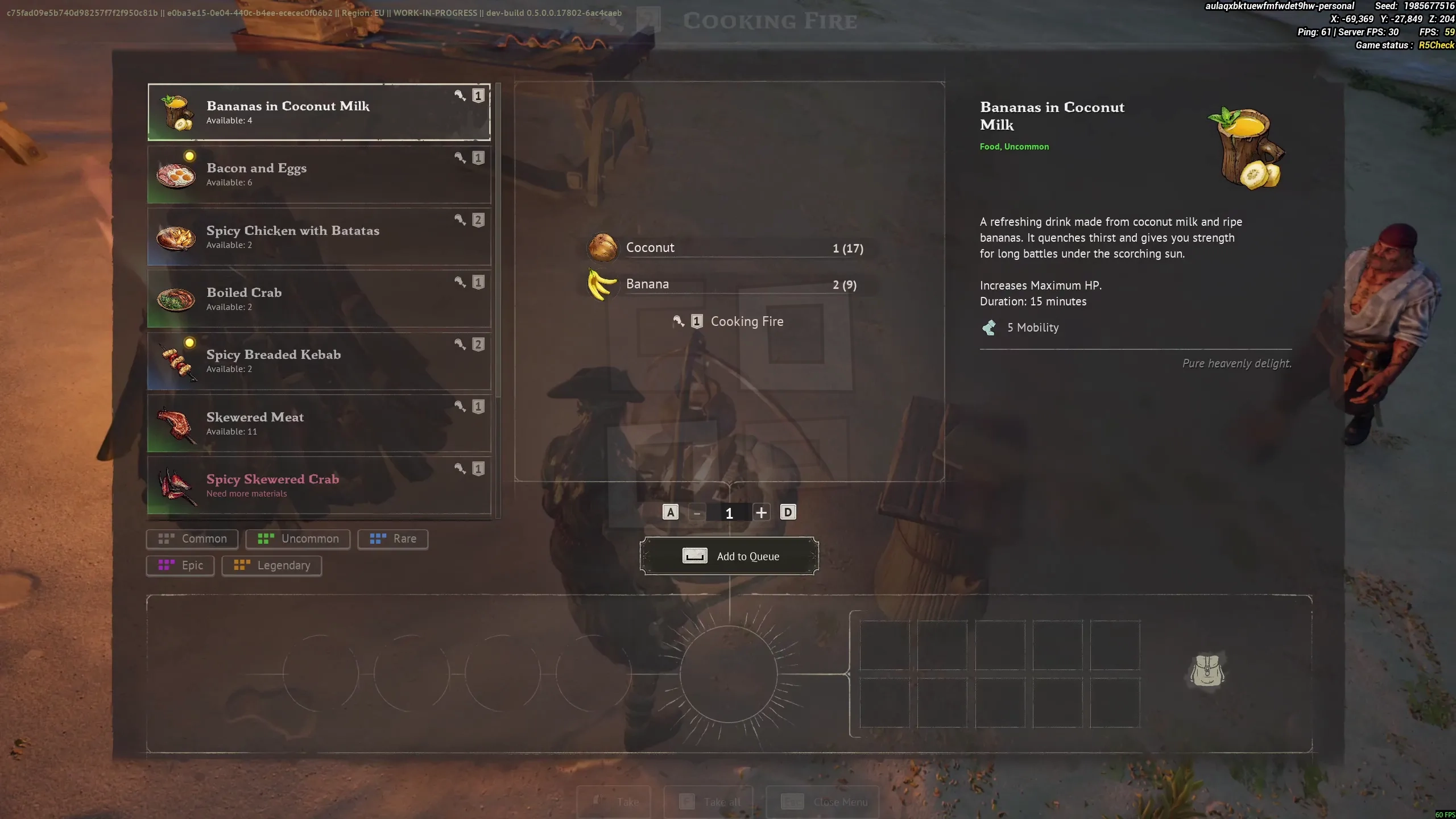
Task: Select the Skewered Meat recipe icon
Action: point(177,424)
